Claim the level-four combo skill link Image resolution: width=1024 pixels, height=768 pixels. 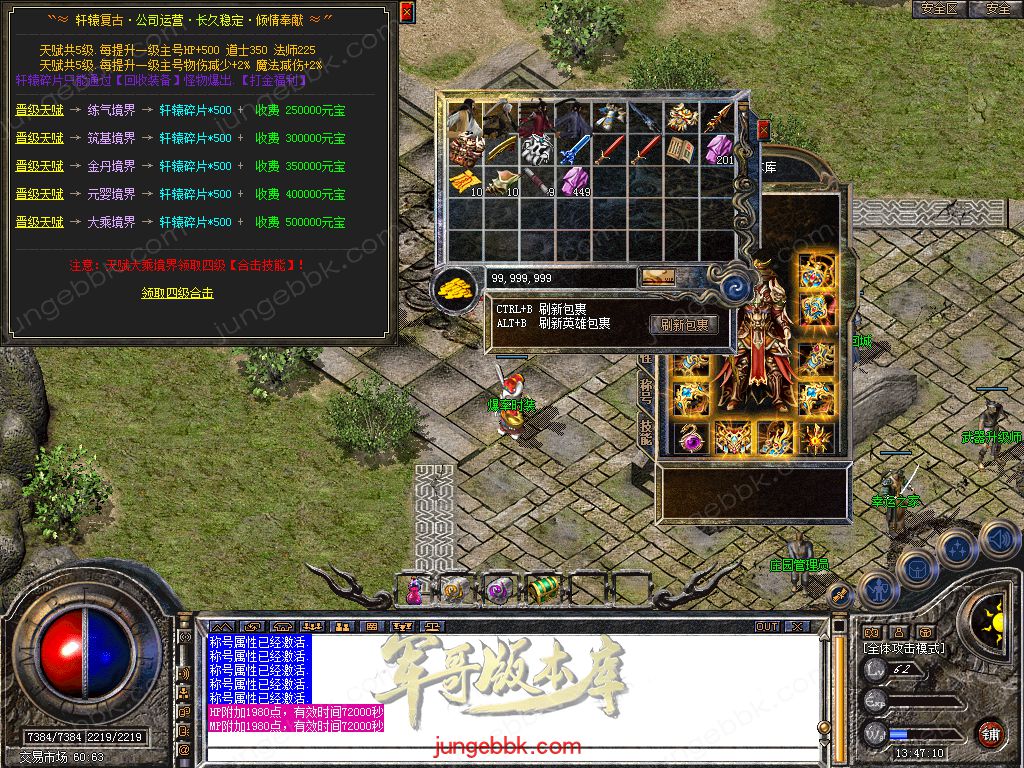pos(177,293)
